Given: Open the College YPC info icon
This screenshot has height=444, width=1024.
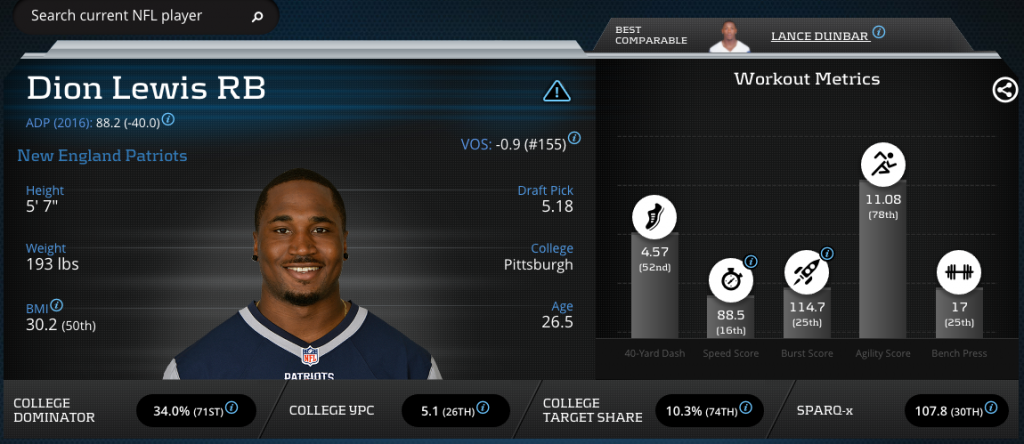Looking at the screenshot, I should pyautogui.click(x=483, y=408).
